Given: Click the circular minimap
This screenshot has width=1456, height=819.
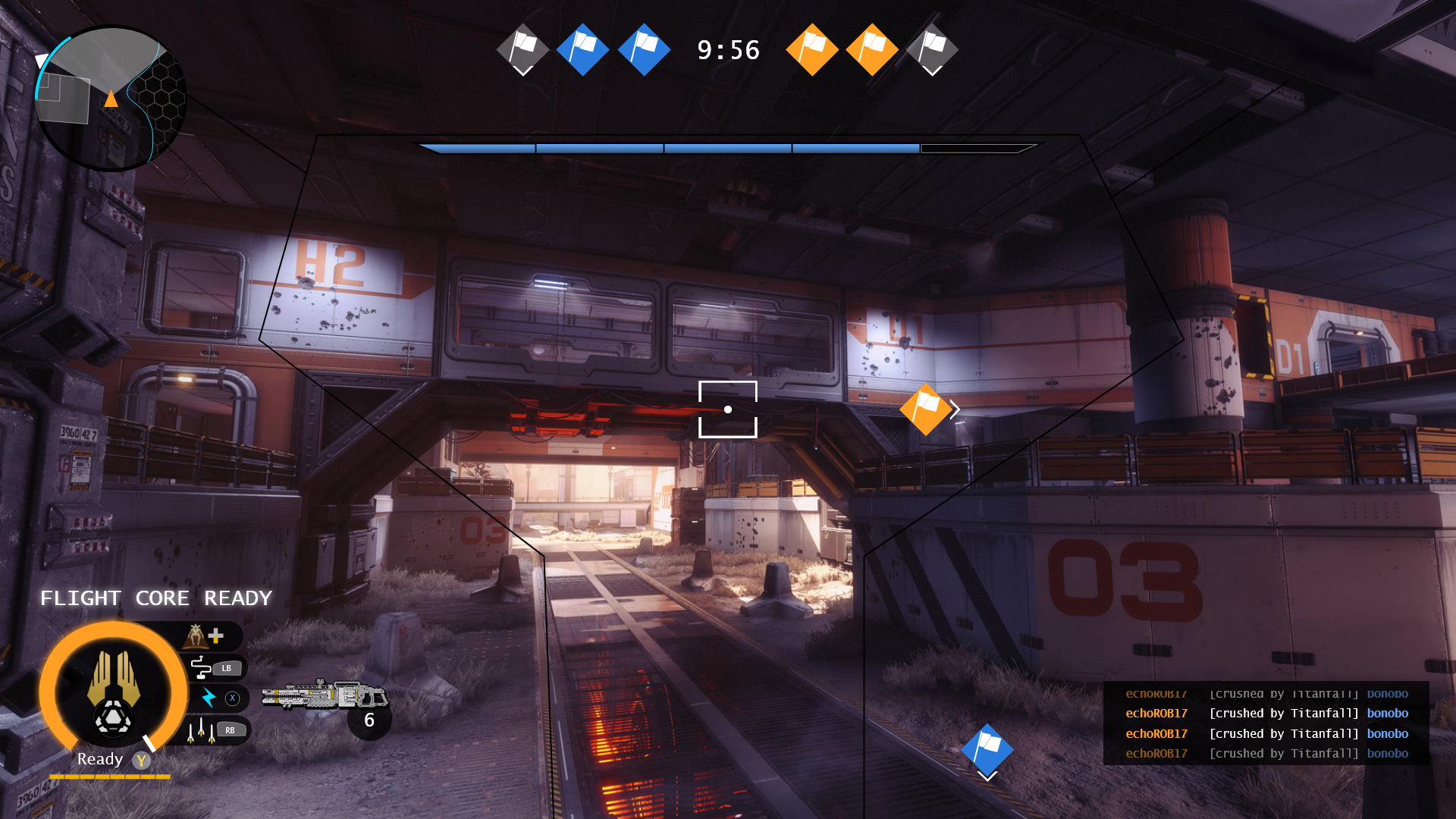Looking at the screenshot, I should pyautogui.click(x=111, y=98).
